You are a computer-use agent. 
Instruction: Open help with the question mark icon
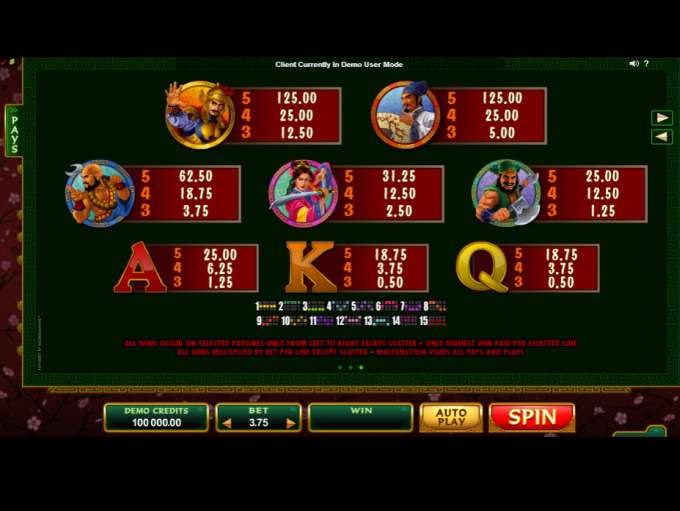[x=647, y=64]
